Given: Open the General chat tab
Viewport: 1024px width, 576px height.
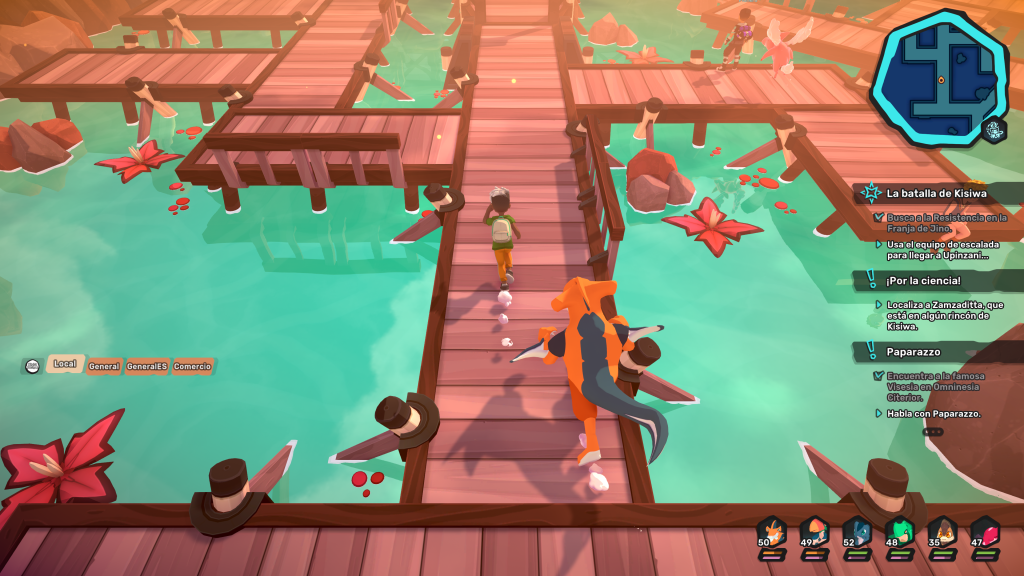Looking at the screenshot, I should (x=104, y=367).
